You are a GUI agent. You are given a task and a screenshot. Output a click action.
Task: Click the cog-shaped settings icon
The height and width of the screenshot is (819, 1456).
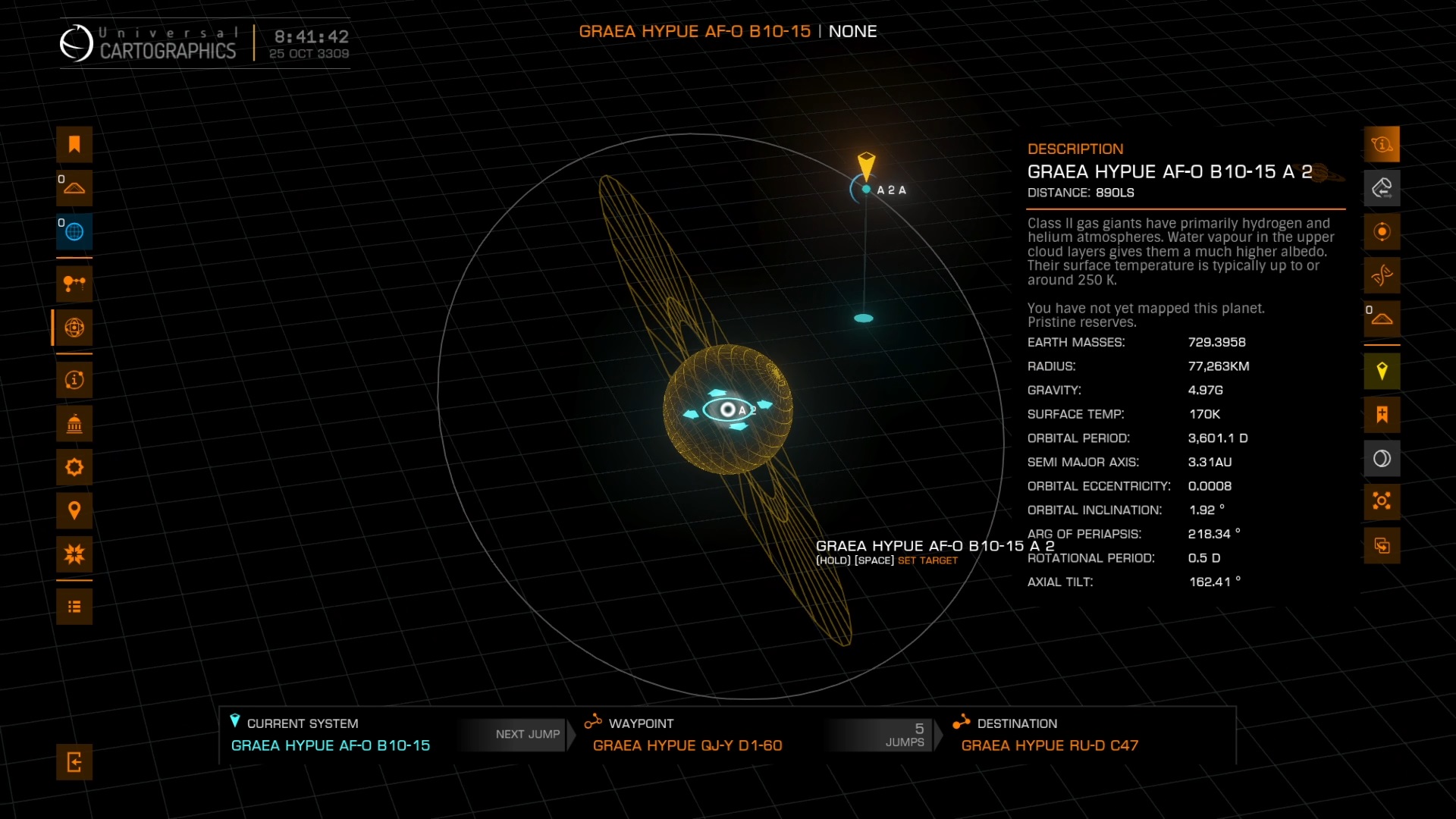coord(74,466)
